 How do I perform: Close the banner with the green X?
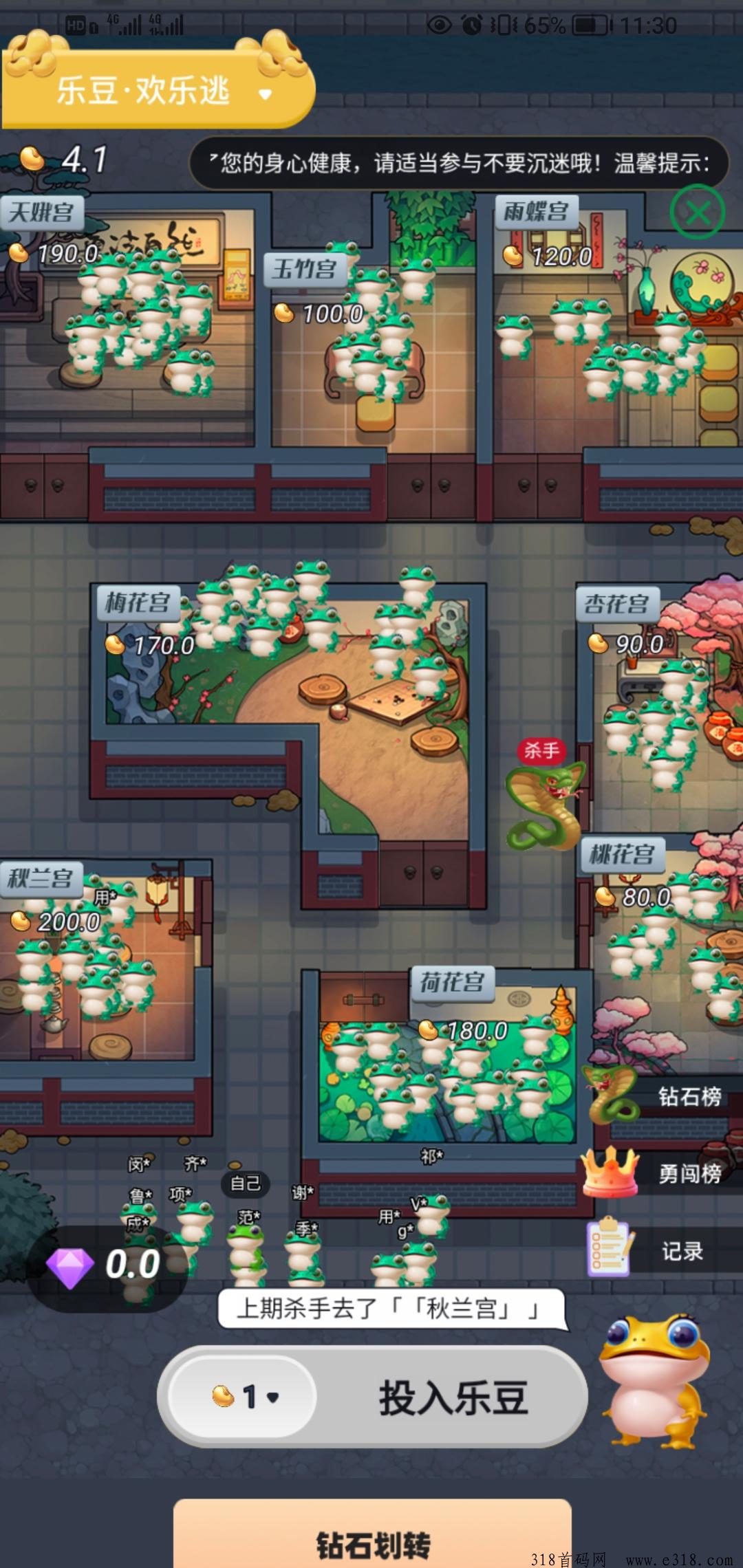click(697, 213)
